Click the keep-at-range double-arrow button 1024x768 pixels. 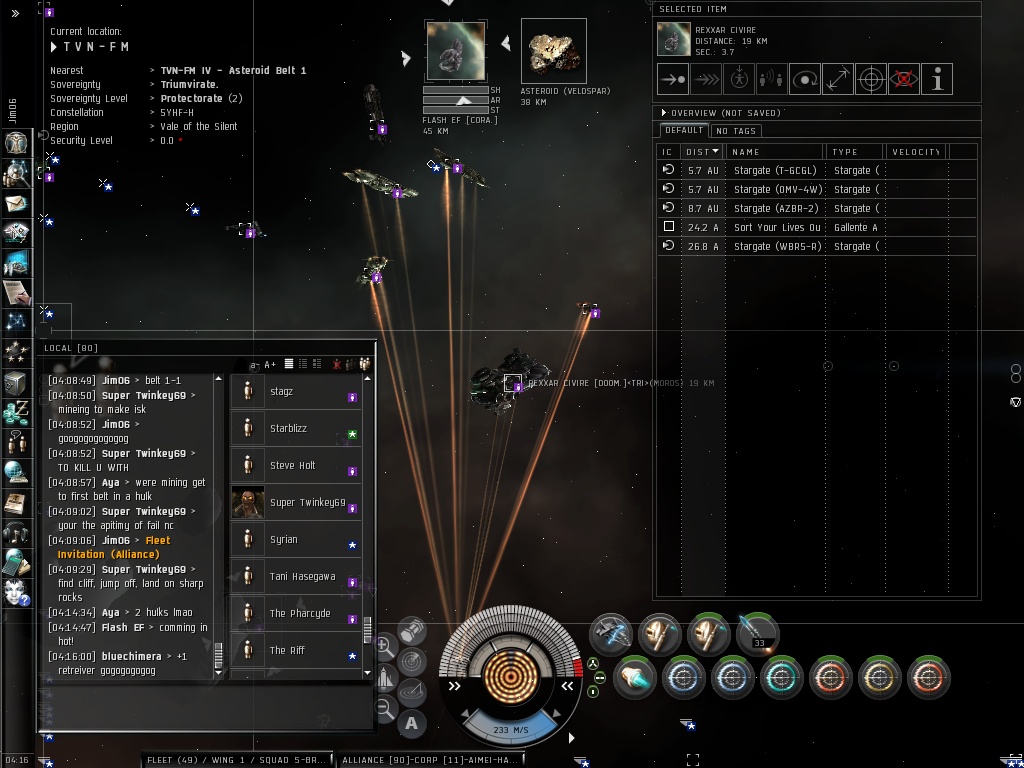838,79
